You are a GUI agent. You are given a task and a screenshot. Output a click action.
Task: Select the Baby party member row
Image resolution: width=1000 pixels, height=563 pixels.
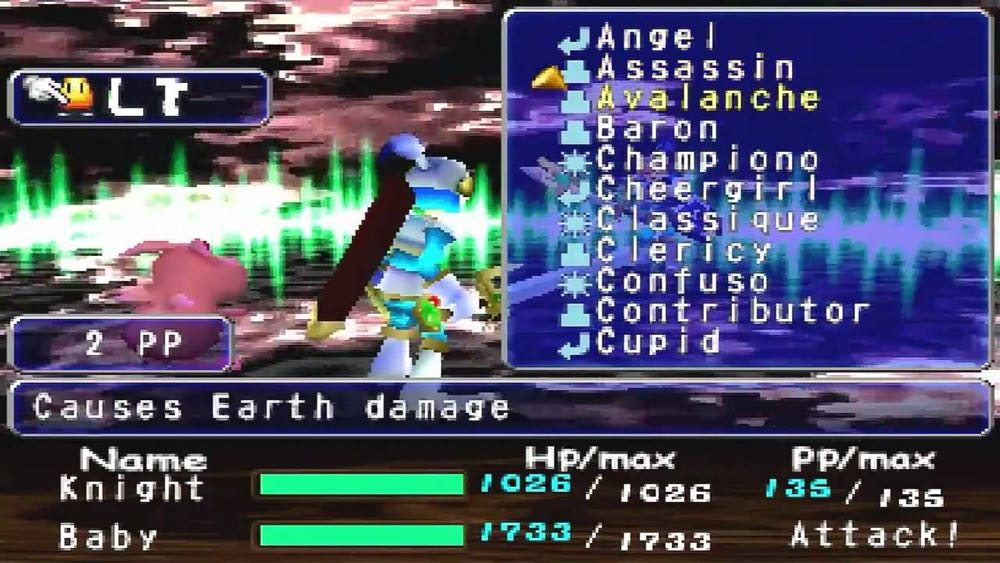[108, 537]
